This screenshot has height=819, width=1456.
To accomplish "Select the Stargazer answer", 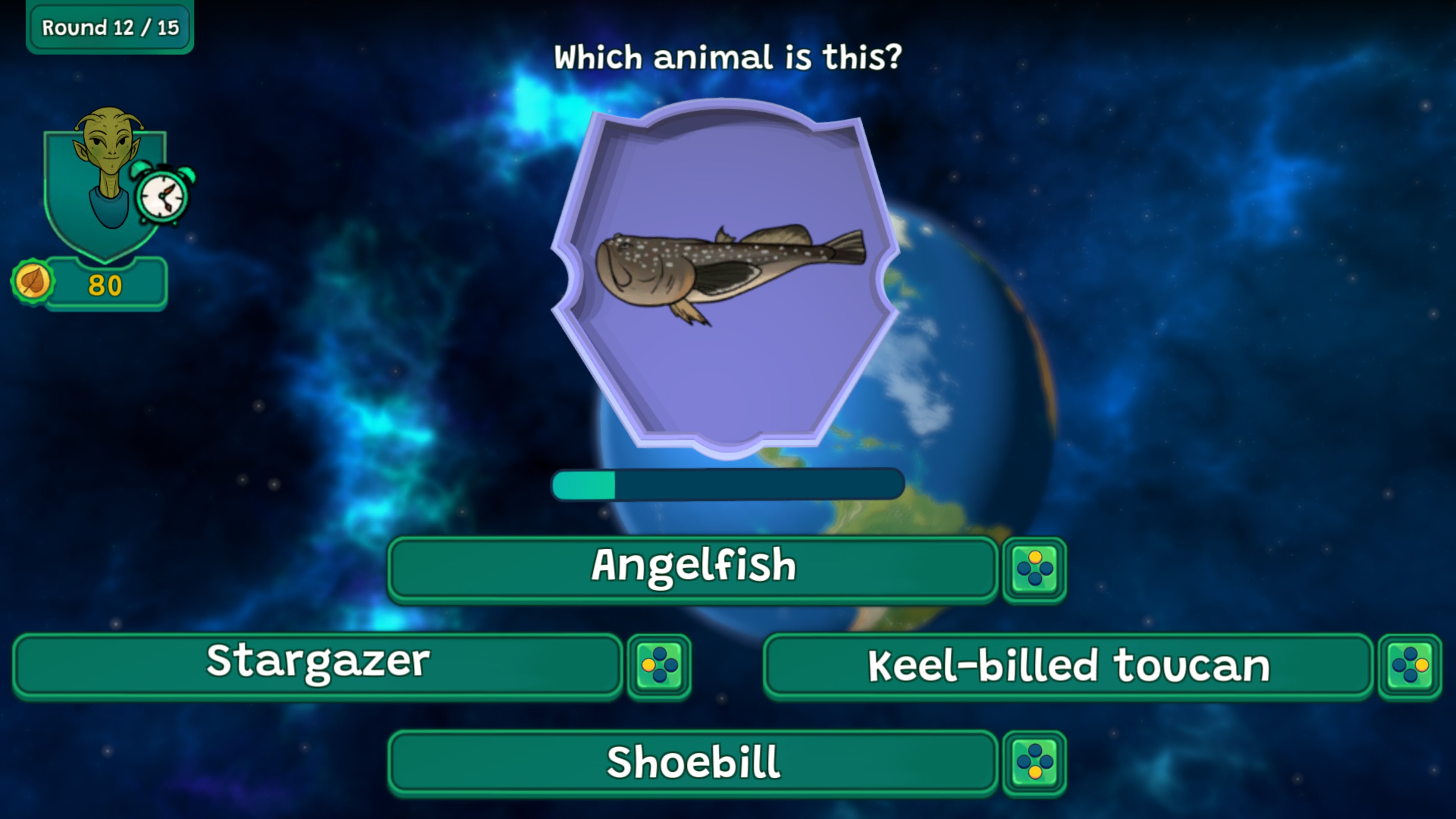I will 318,665.
